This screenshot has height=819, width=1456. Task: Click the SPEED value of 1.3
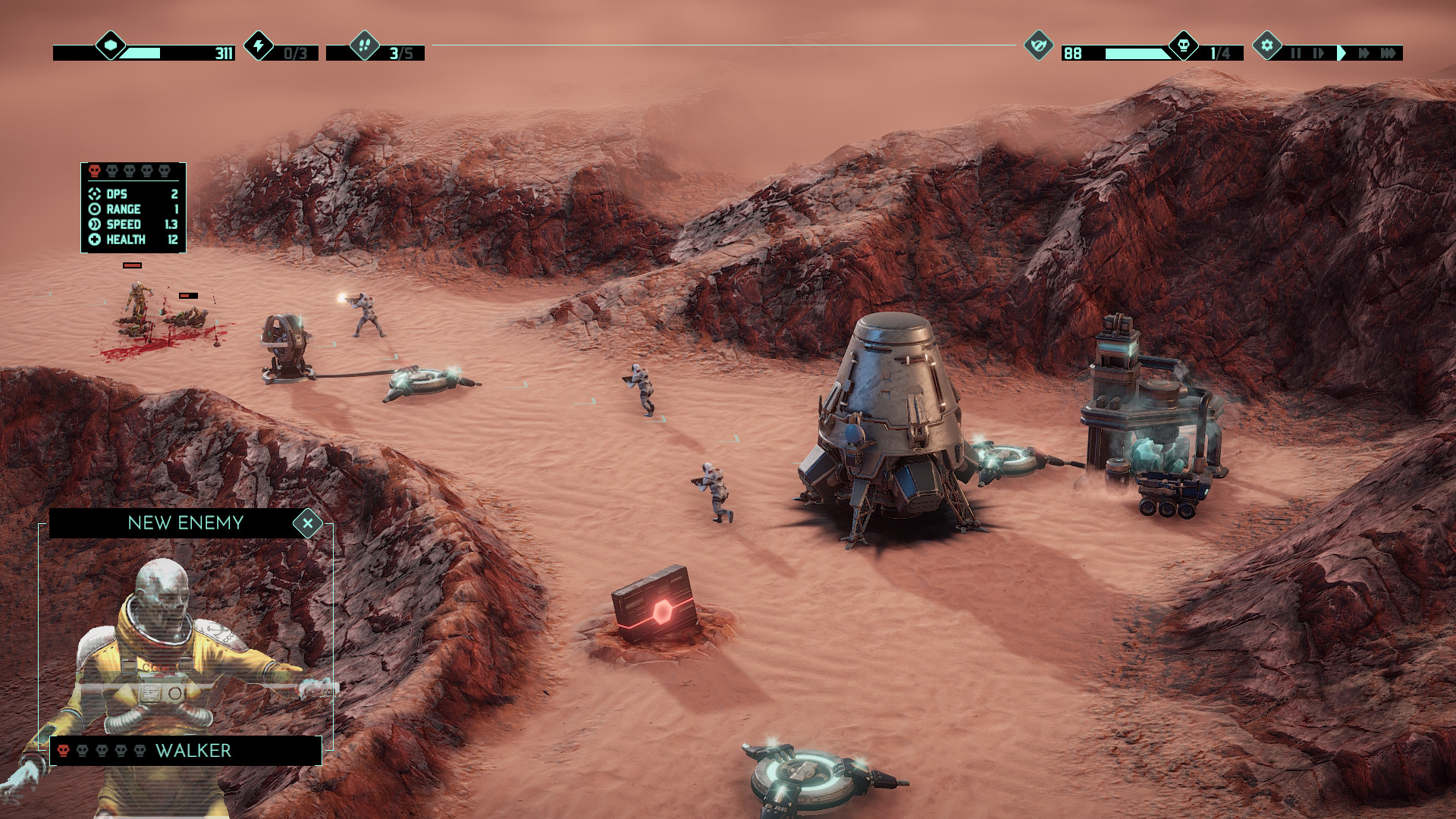(172, 224)
